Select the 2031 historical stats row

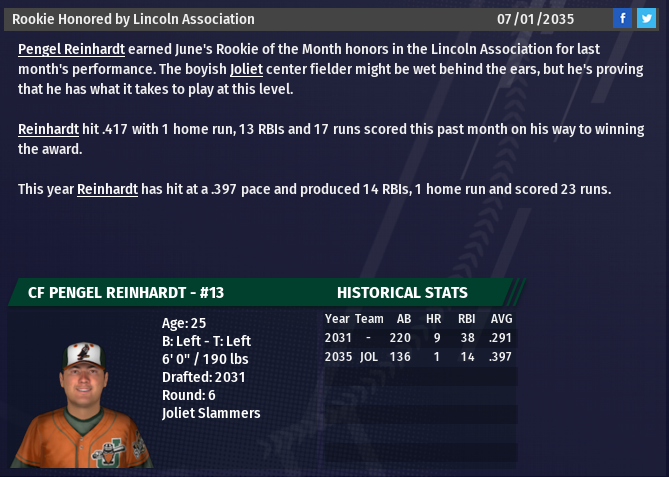click(419, 338)
